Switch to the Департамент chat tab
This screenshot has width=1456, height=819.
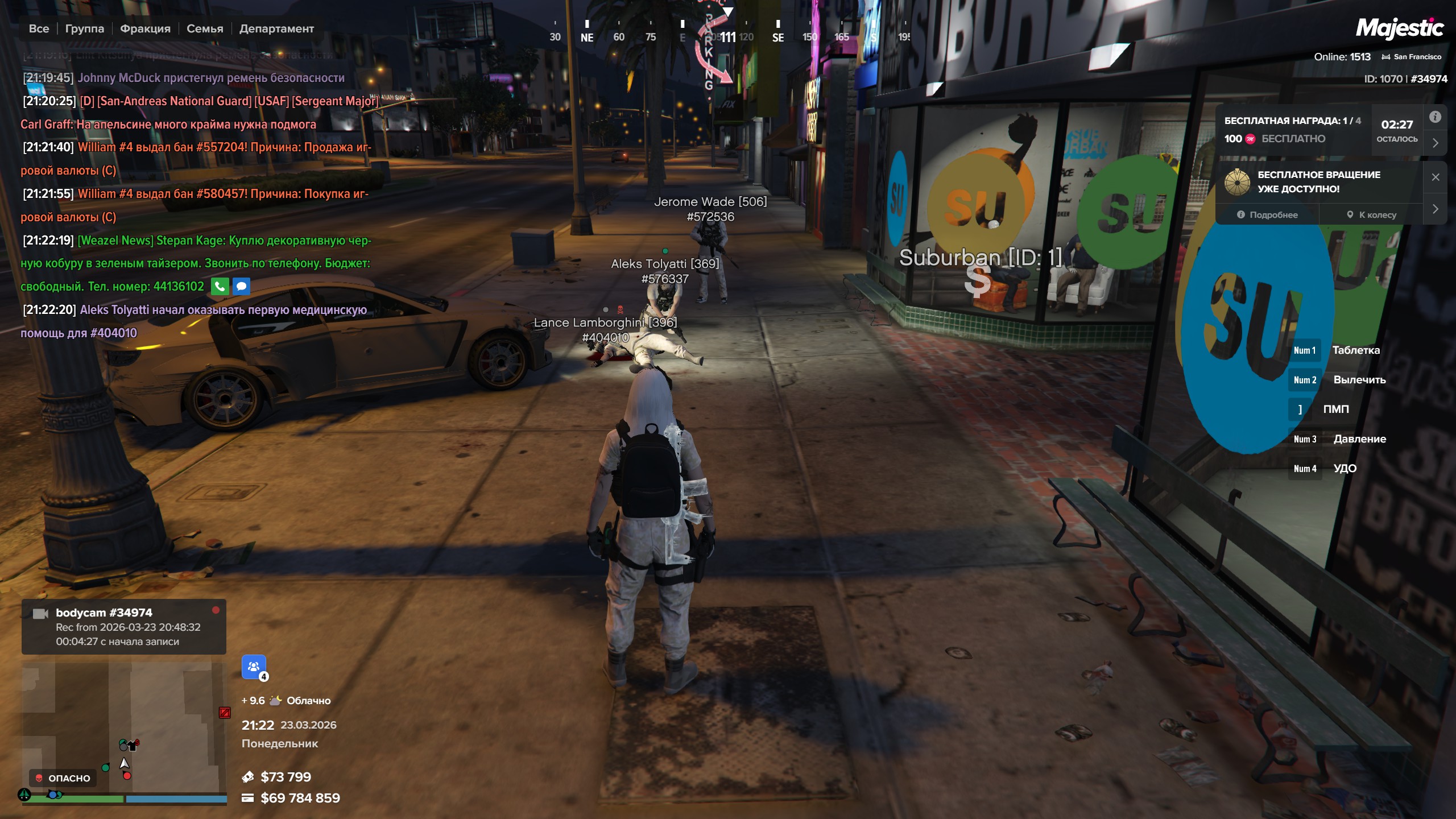(276, 28)
